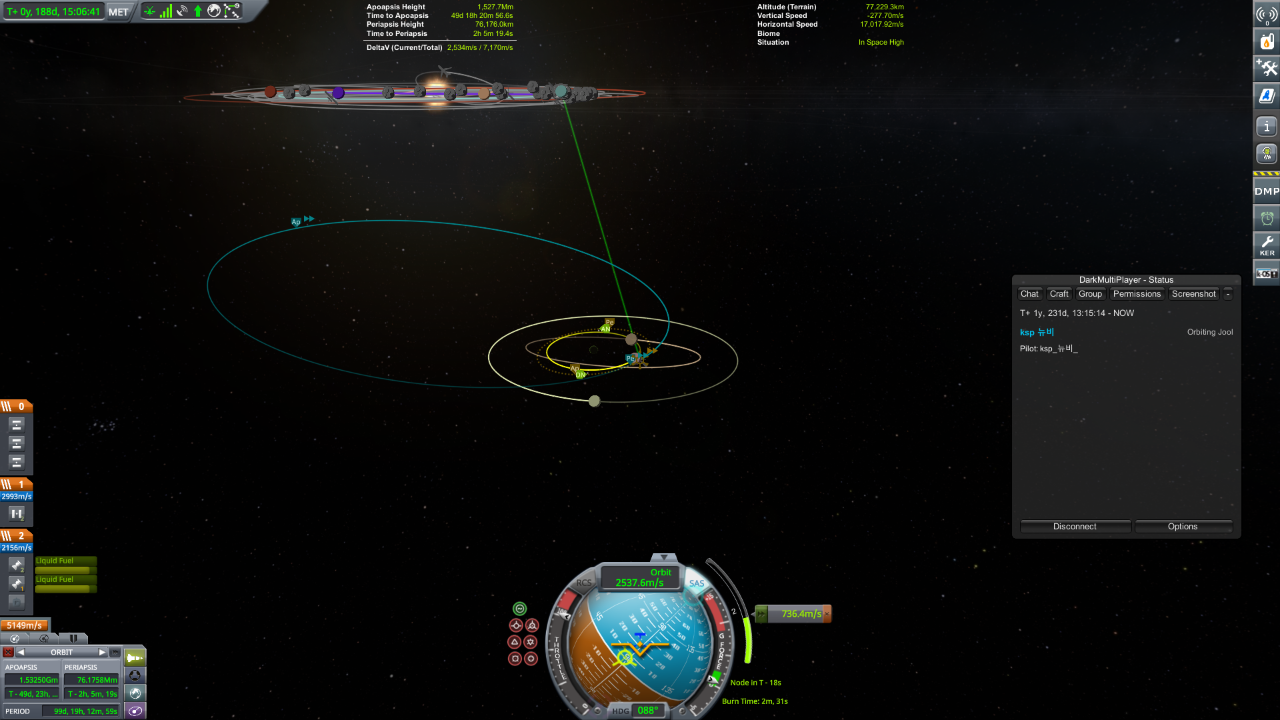Click the Disconnect button in DarkMultiPlayer

(1075, 526)
